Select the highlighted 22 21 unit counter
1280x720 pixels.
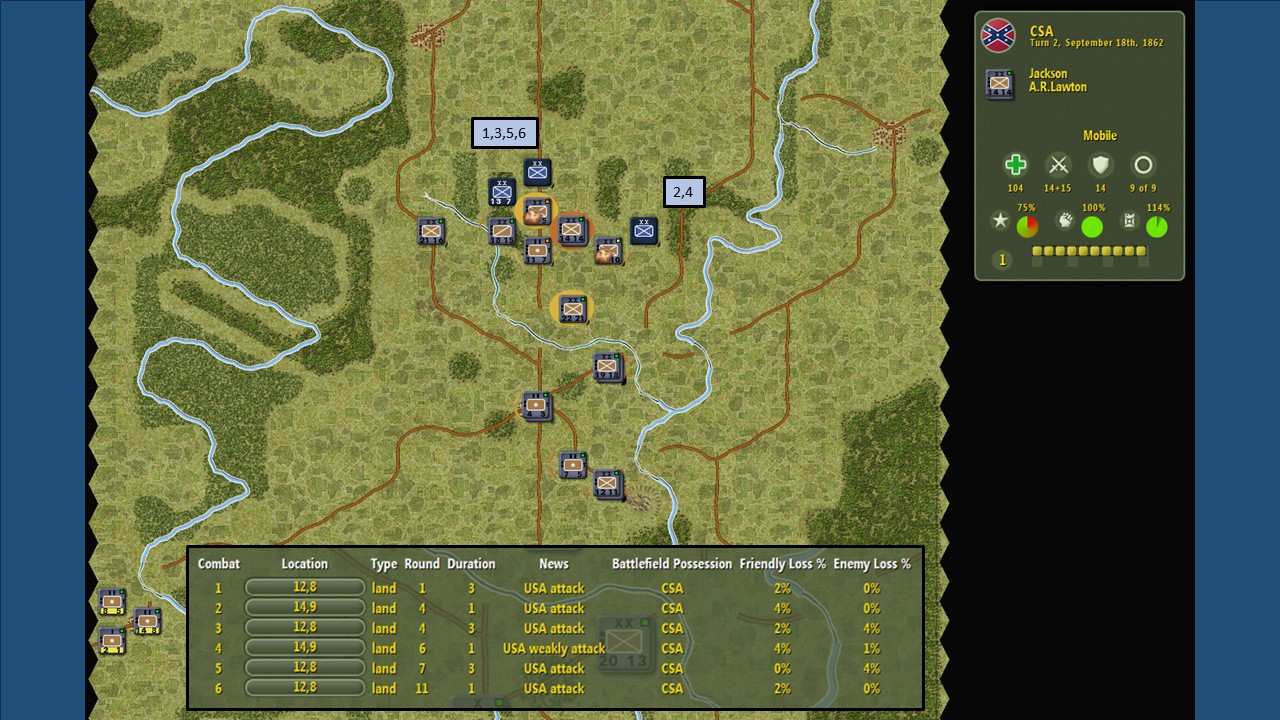point(572,308)
